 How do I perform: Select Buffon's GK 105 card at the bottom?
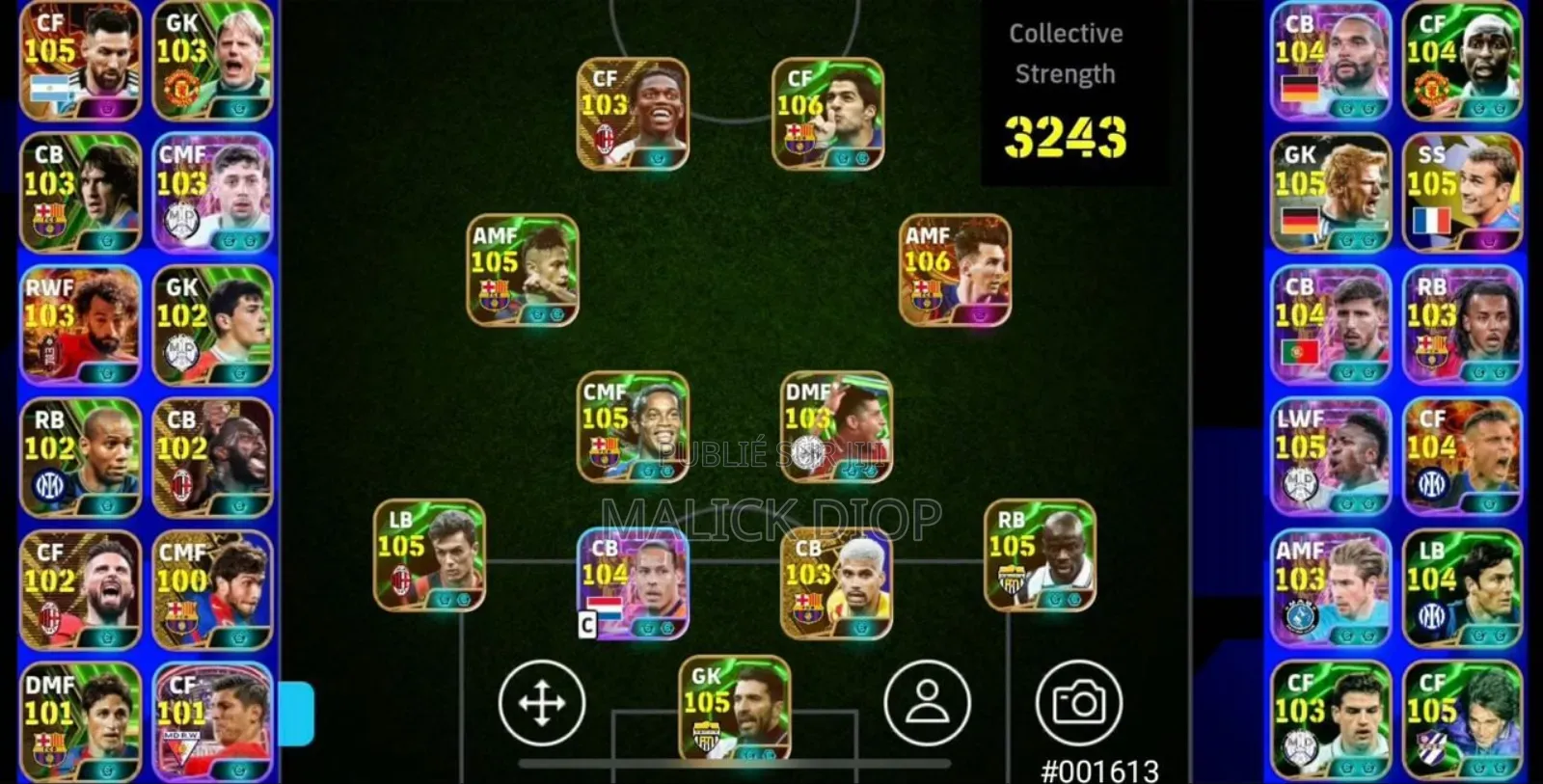click(735, 709)
